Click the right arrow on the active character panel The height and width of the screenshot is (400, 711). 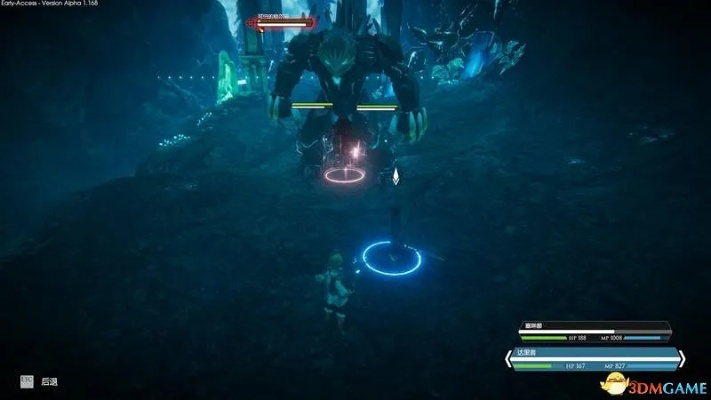pos(680,359)
